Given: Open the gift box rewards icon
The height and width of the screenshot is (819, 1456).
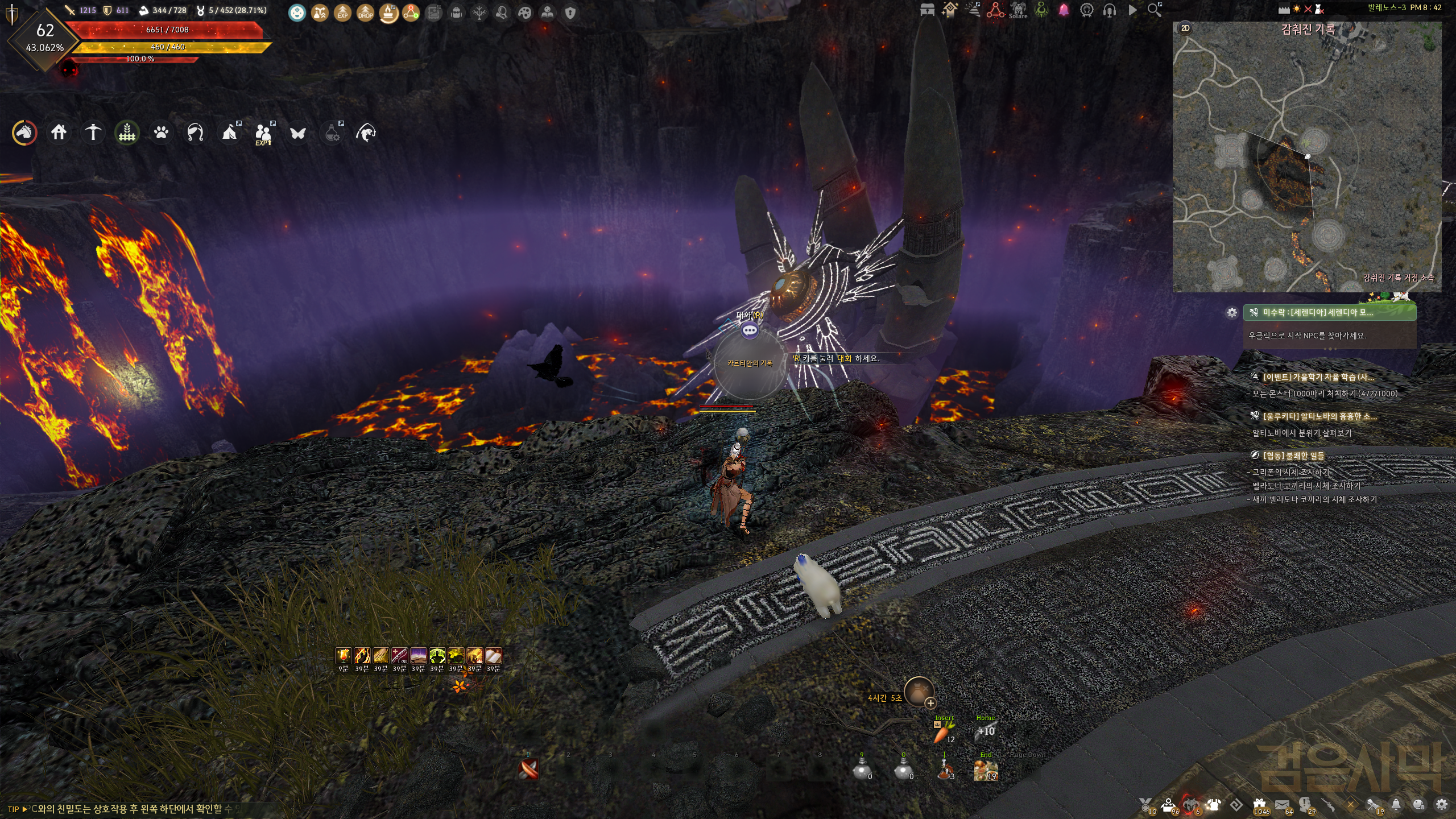Looking at the screenshot, I should 1260,805.
